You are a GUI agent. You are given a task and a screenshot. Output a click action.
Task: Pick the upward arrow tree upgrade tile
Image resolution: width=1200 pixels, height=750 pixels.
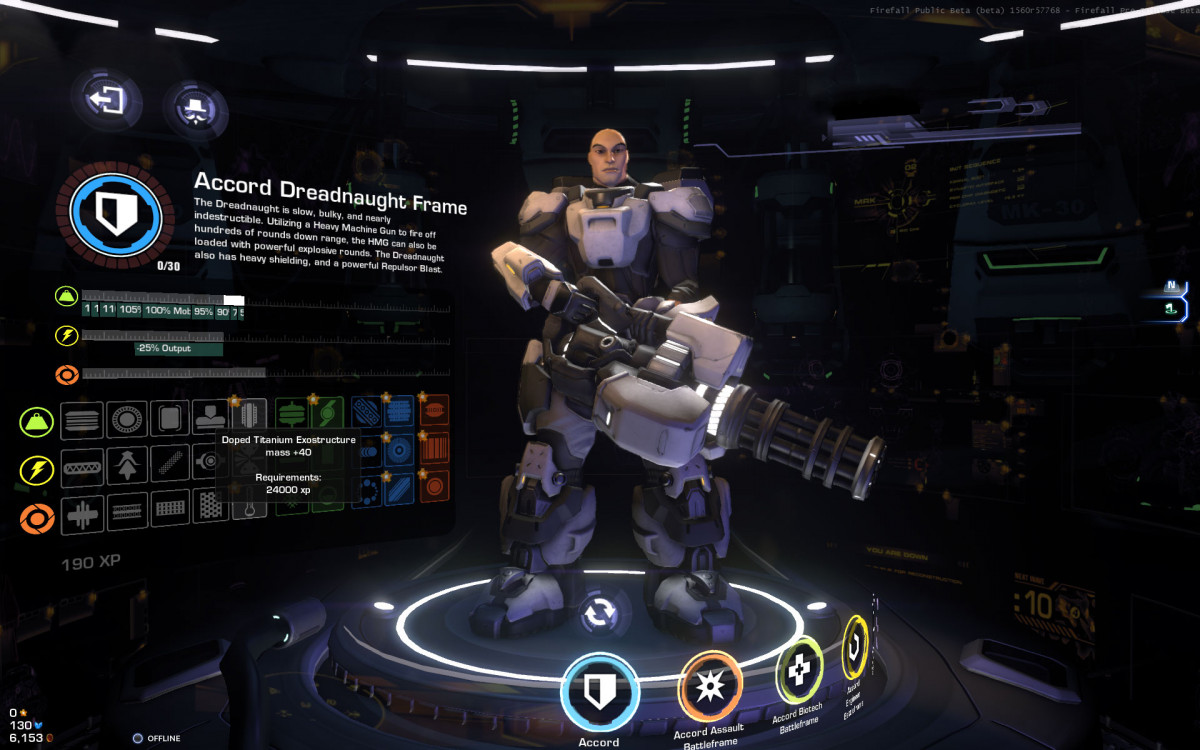pos(127,464)
